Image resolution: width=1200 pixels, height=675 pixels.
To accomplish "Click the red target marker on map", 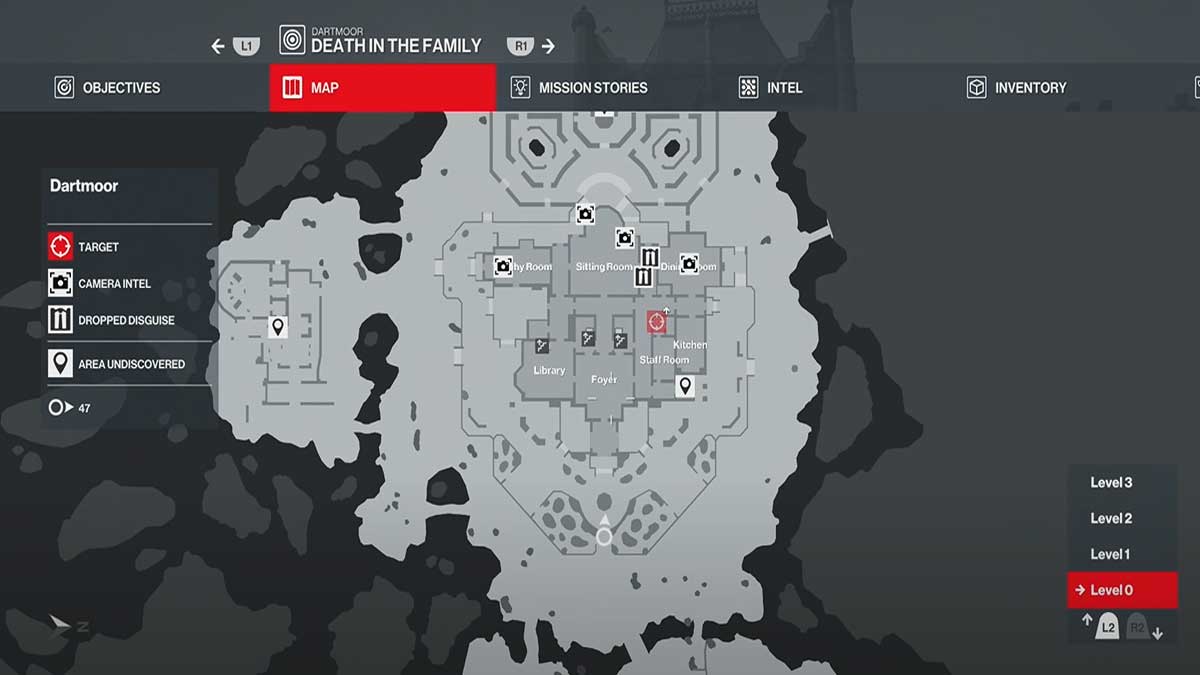I will coord(656,322).
